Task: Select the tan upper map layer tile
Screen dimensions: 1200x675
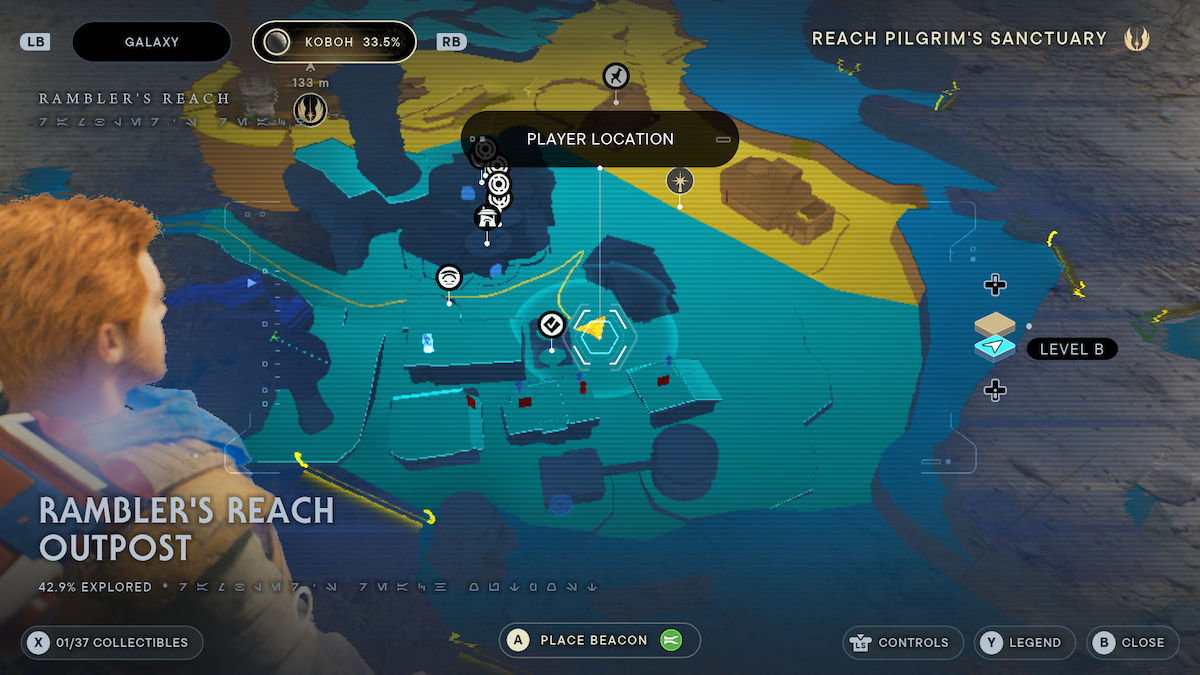Action: pos(994,324)
